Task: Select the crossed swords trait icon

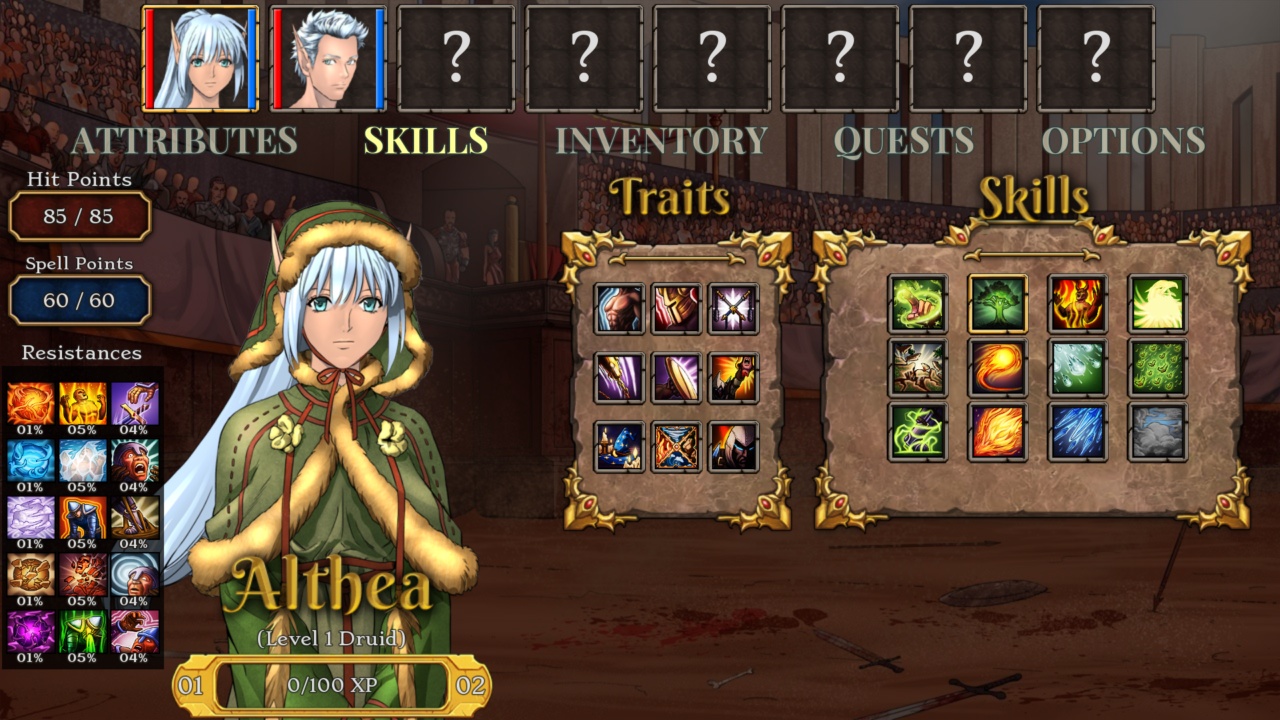Action: coord(735,310)
